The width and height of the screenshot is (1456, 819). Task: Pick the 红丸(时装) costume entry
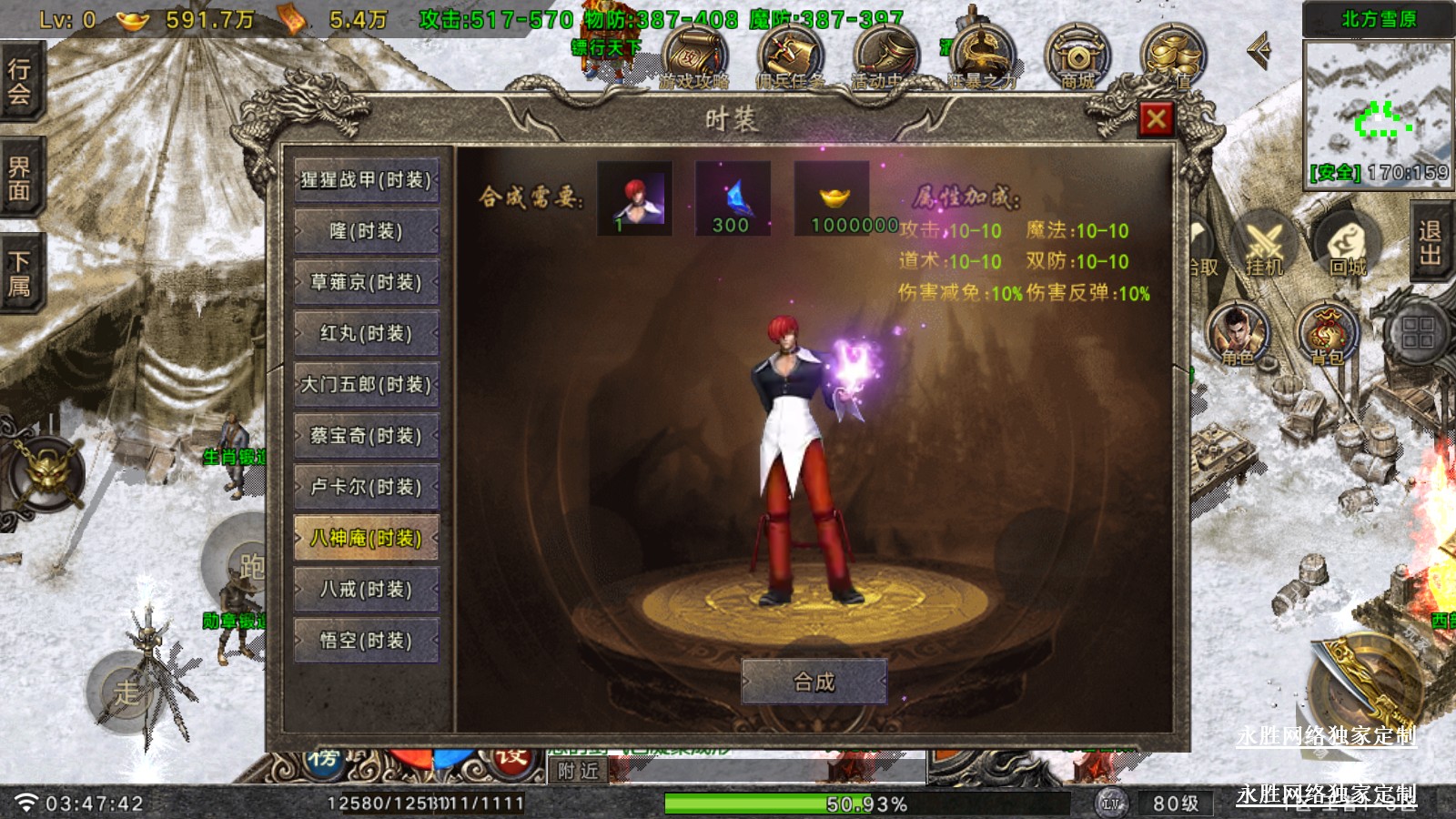[366, 333]
